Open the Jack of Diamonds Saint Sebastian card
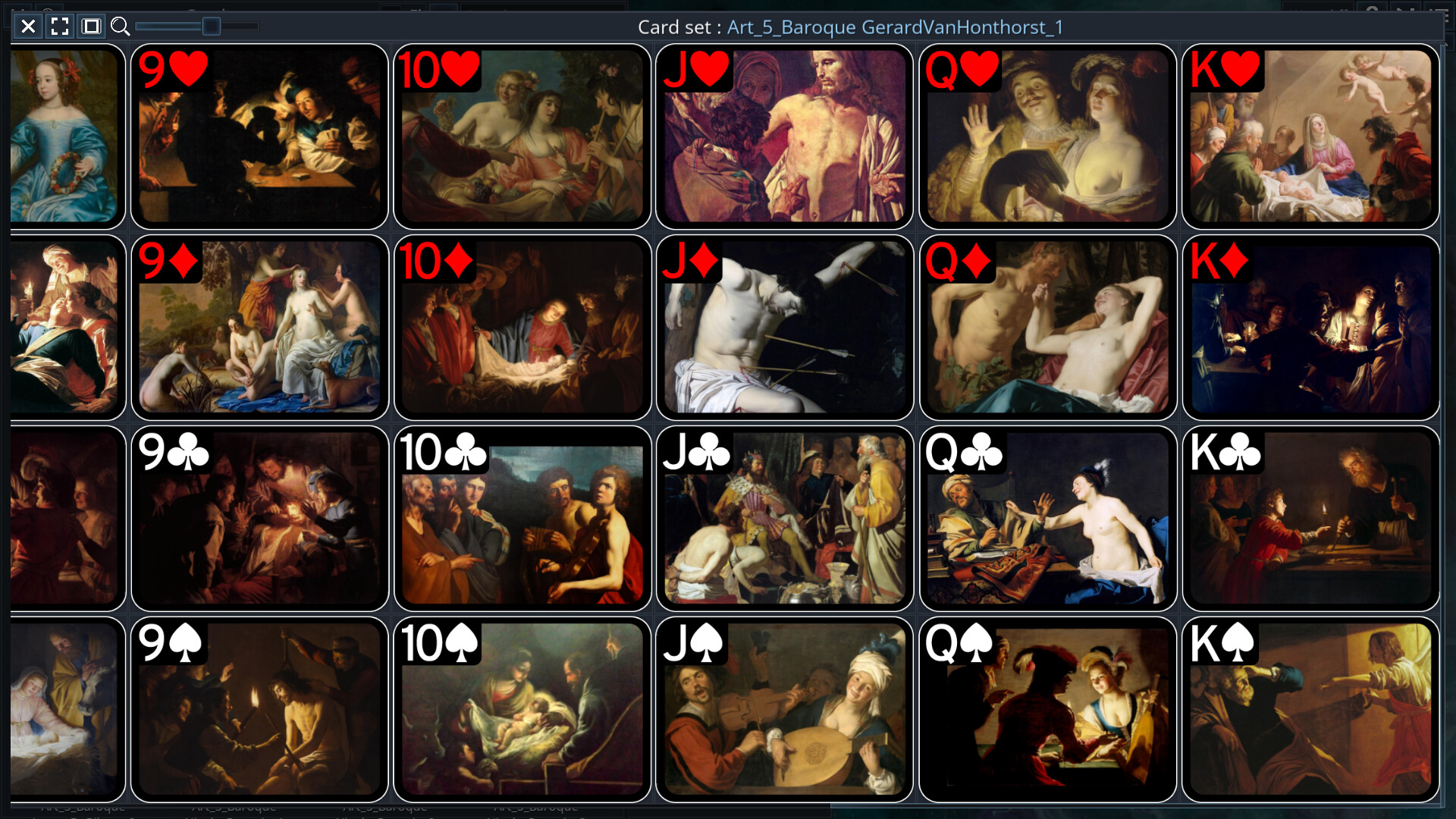Screen dimensions: 1456x819 [785, 328]
